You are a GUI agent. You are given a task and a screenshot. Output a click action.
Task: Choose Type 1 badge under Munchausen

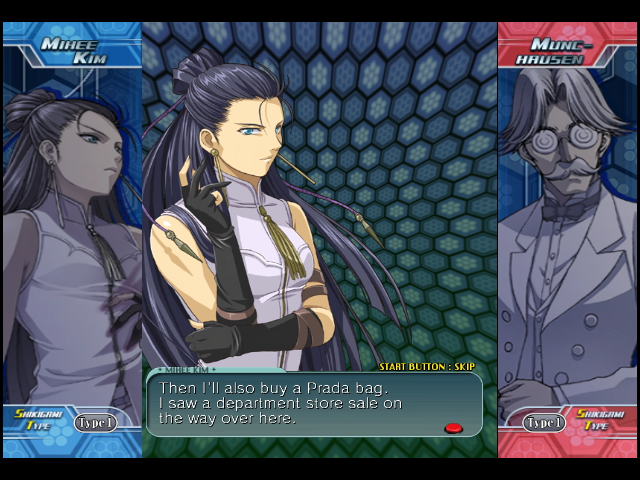coord(545,422)
